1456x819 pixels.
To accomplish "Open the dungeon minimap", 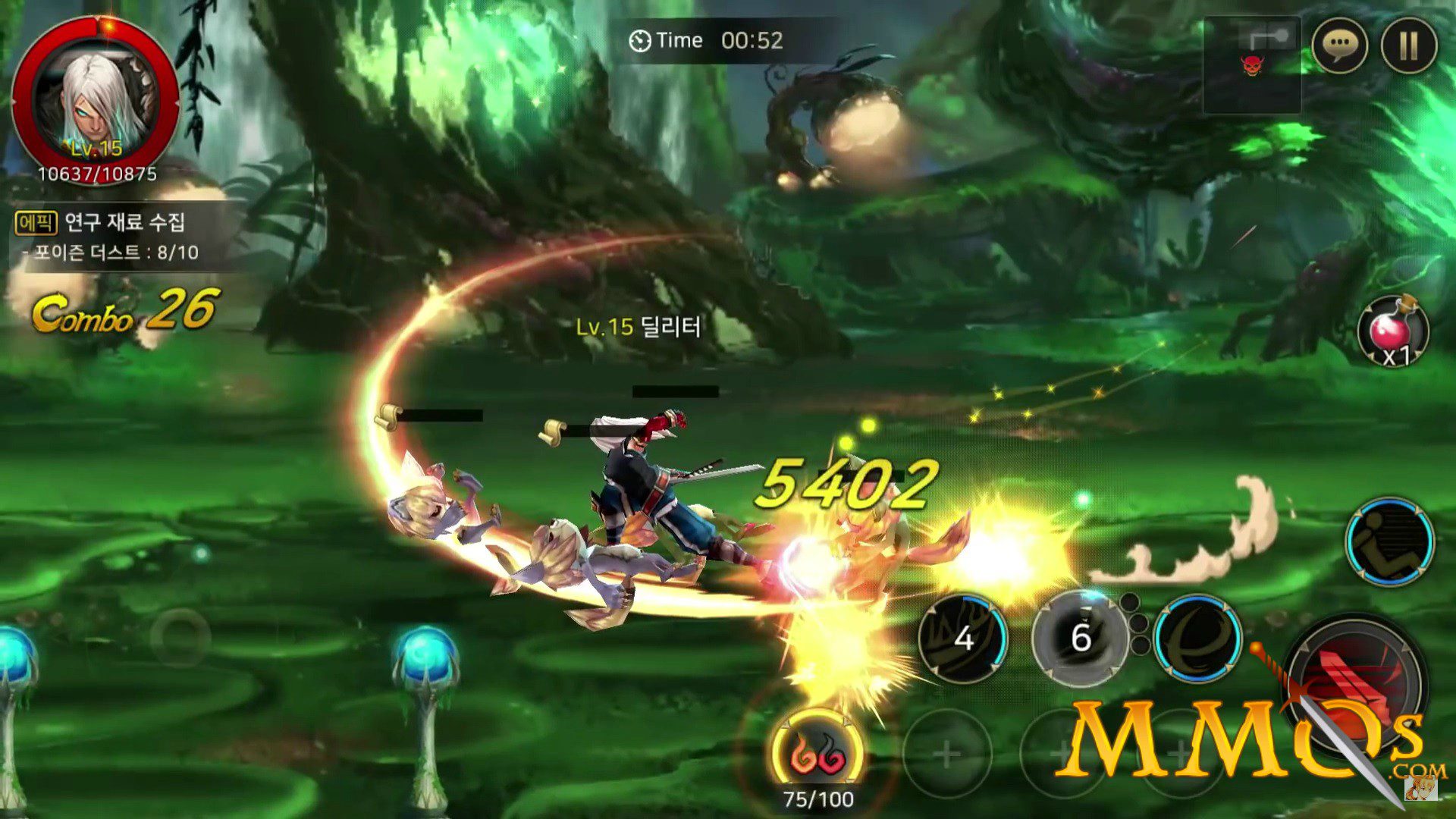I will [x=1252, y=65].
